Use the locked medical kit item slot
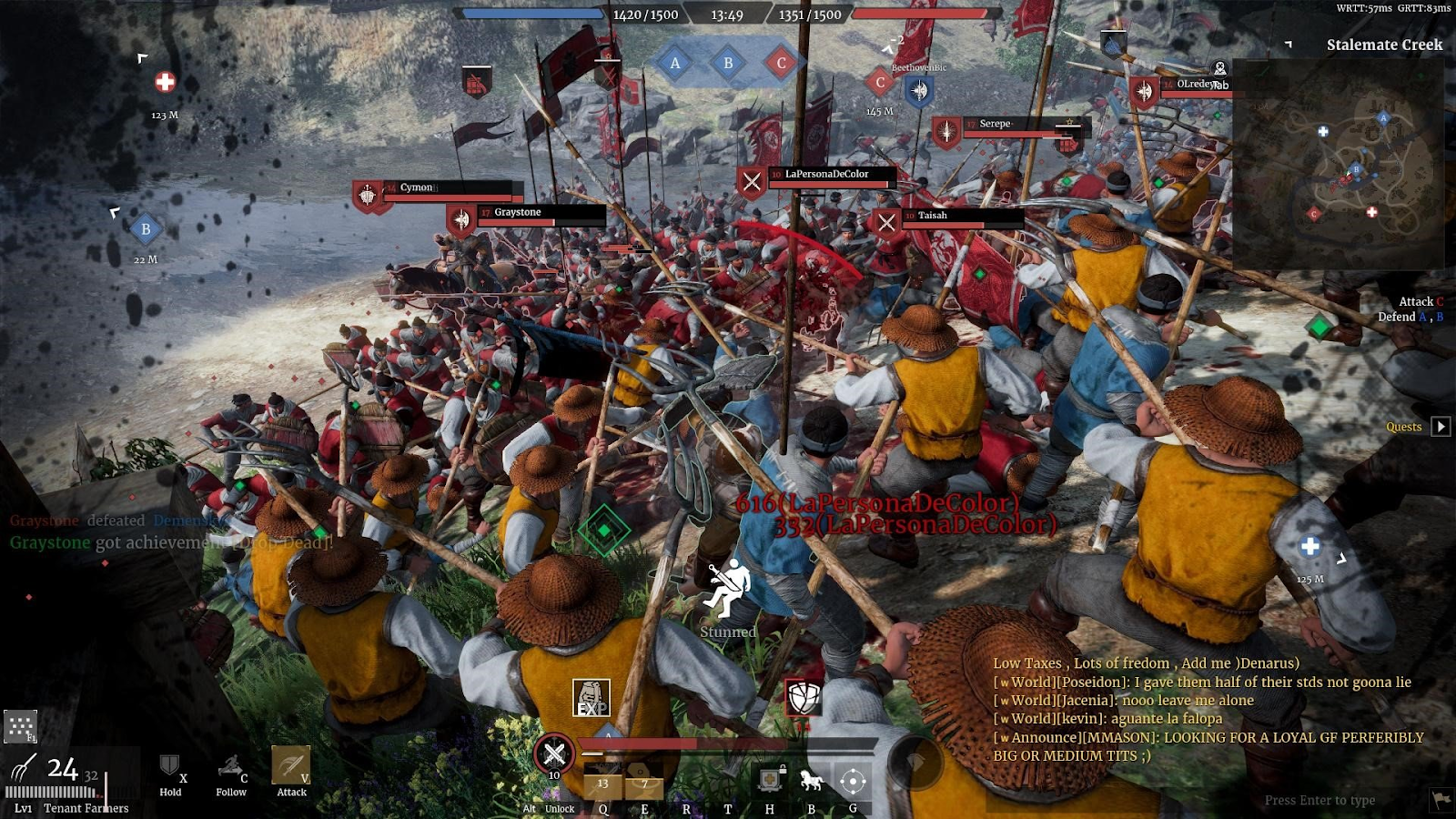 click(x=770, y=780)
